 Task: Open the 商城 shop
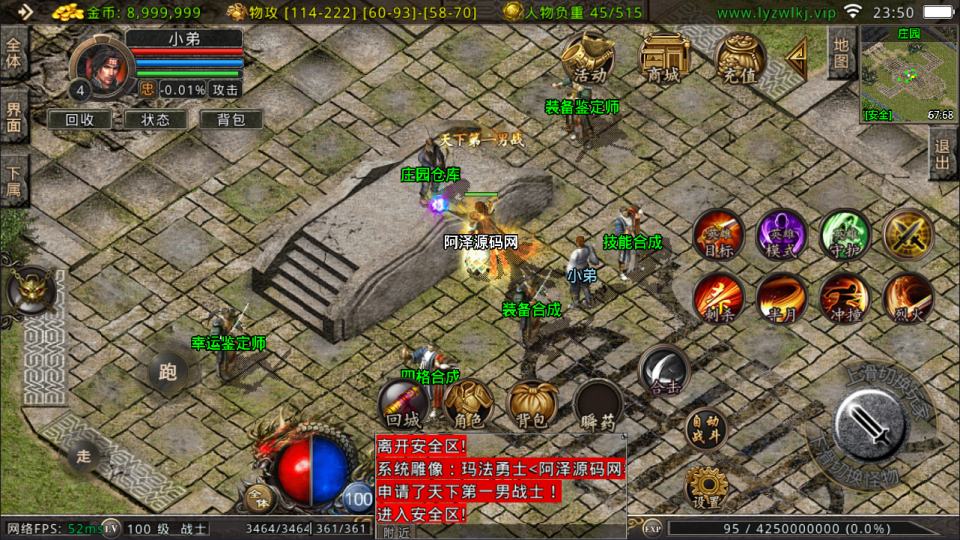[x=665, y=58]
